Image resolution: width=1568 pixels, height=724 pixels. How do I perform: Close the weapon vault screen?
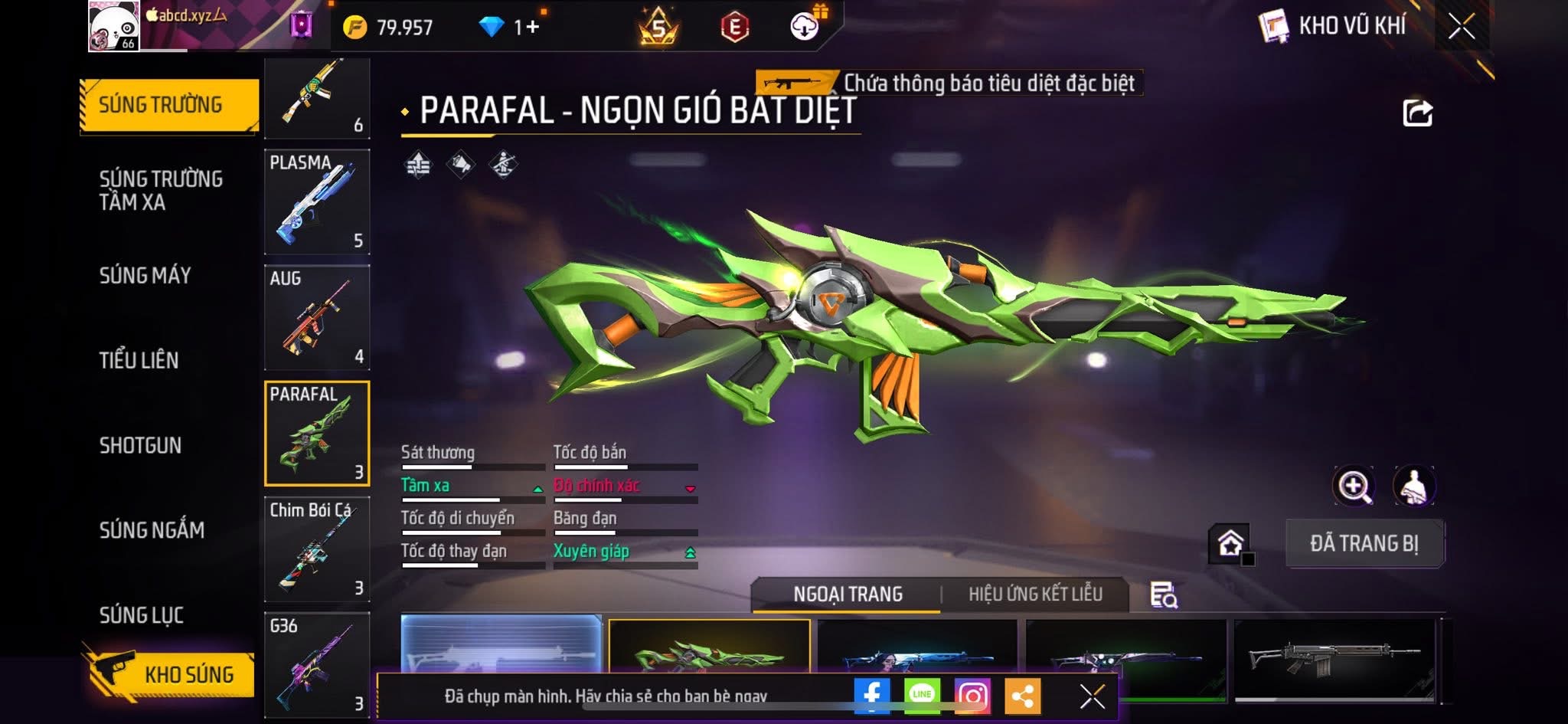click(1461, 27)
